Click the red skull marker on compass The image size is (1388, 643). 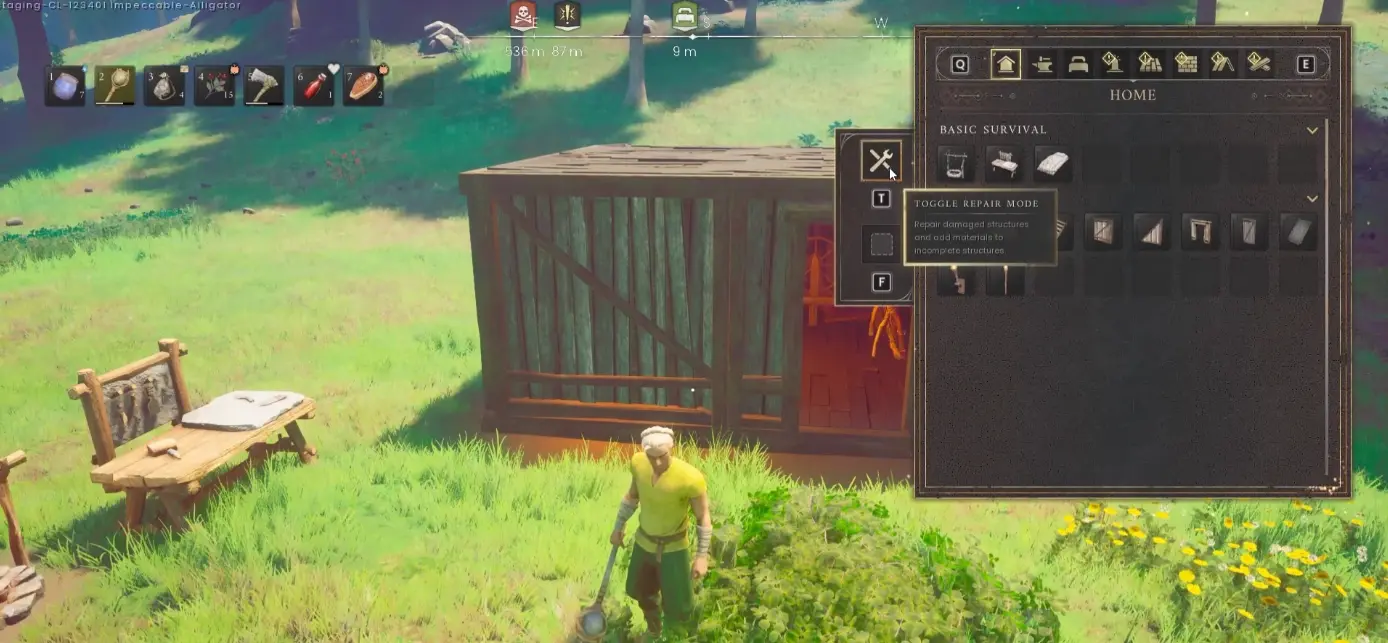pos(521,15)
